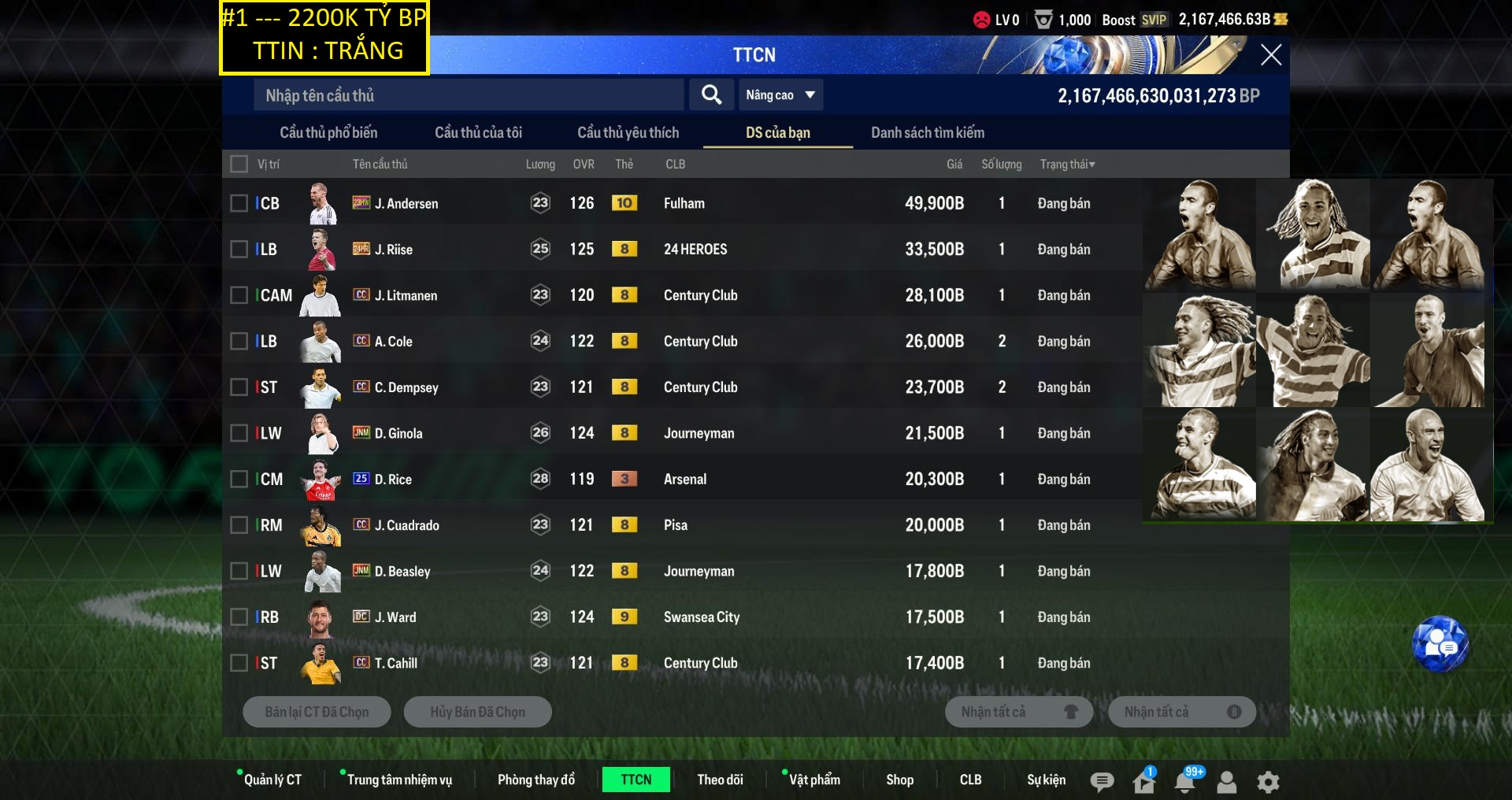
Task: Open the chat speech bubble icon
Action: tap(1102, 782)
